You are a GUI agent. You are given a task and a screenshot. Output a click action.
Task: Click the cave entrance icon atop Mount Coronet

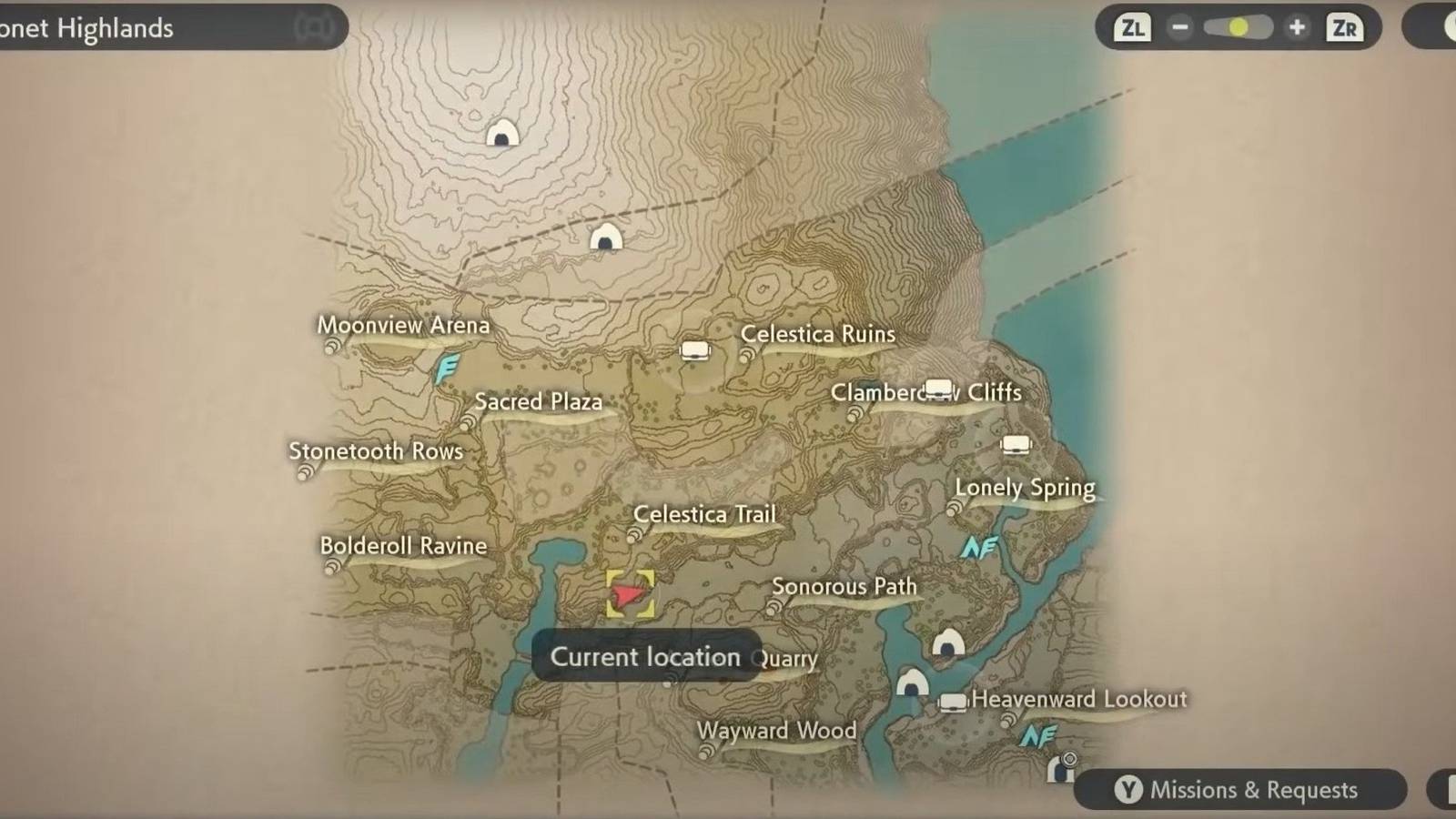click(x=500, y=133)
